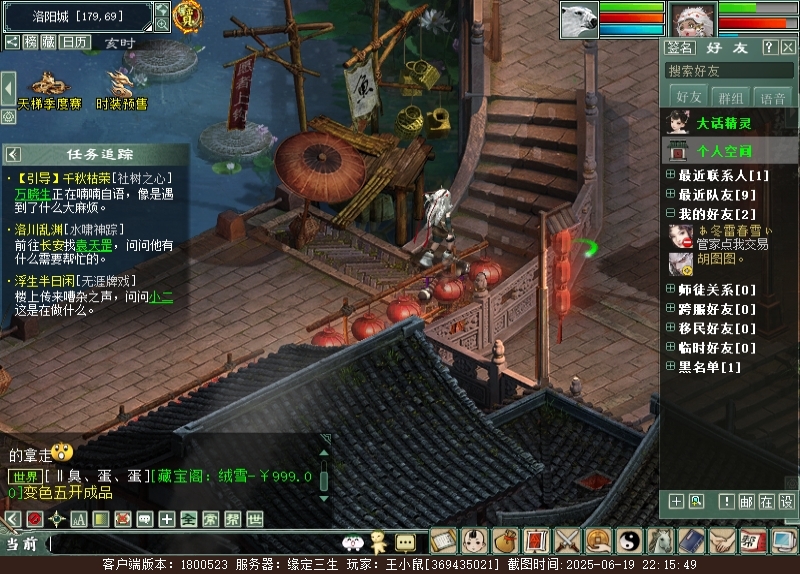Focus the 搜索好友 search field
800x574 pixels.
(730, 71)
